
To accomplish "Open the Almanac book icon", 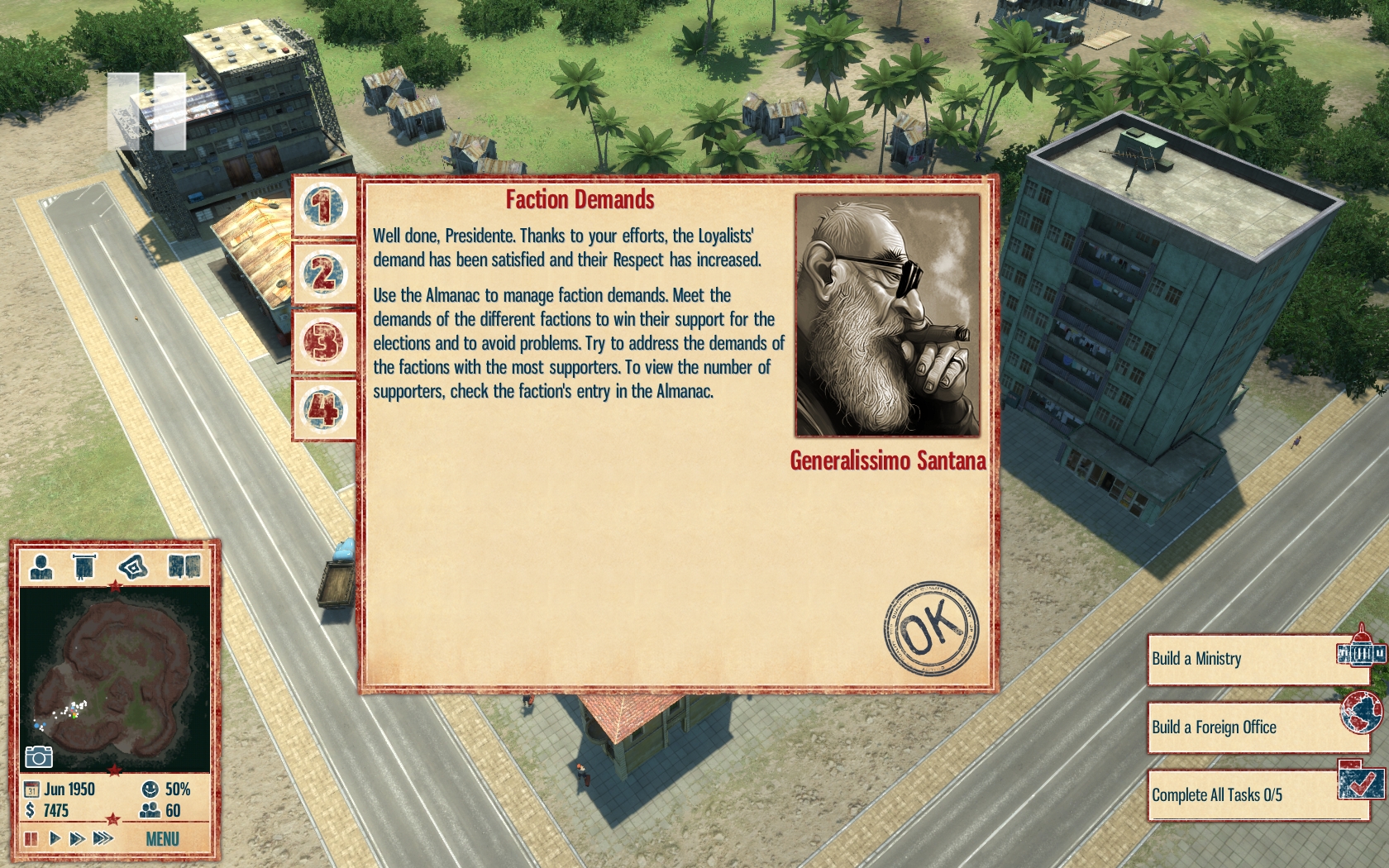I will coord(184,567).
